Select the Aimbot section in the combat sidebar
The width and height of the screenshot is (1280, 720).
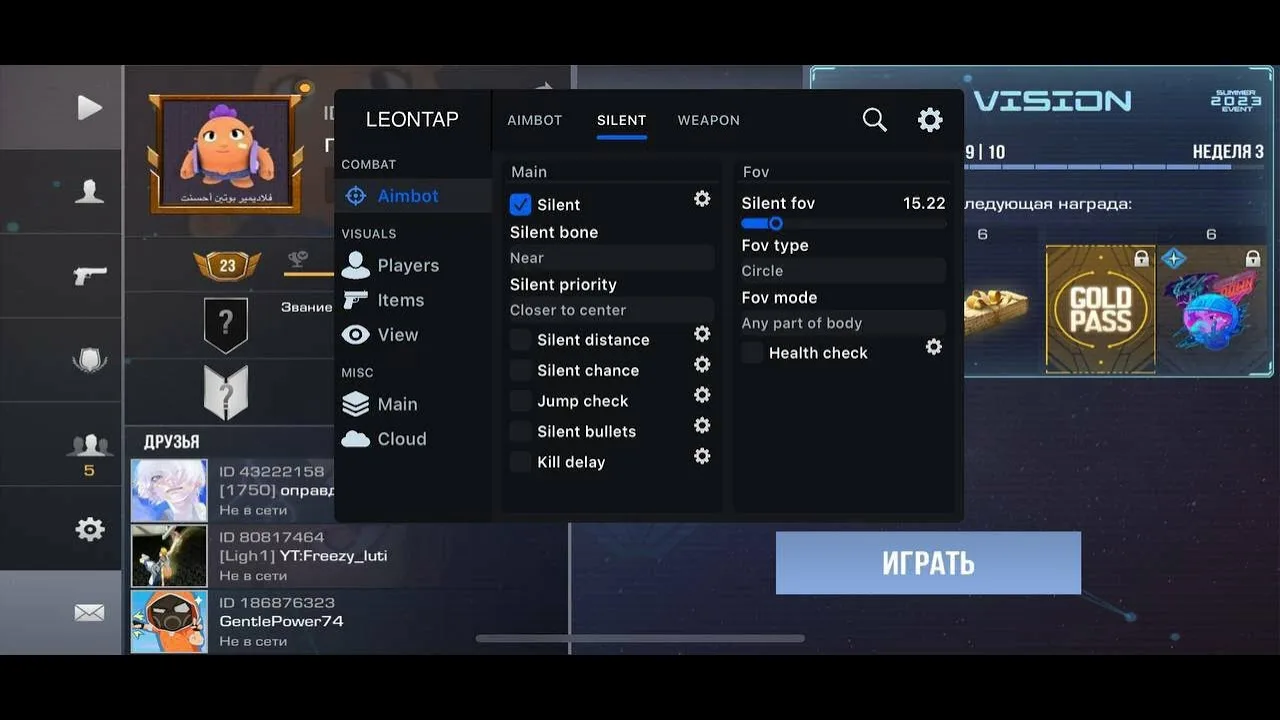(407, 195)
